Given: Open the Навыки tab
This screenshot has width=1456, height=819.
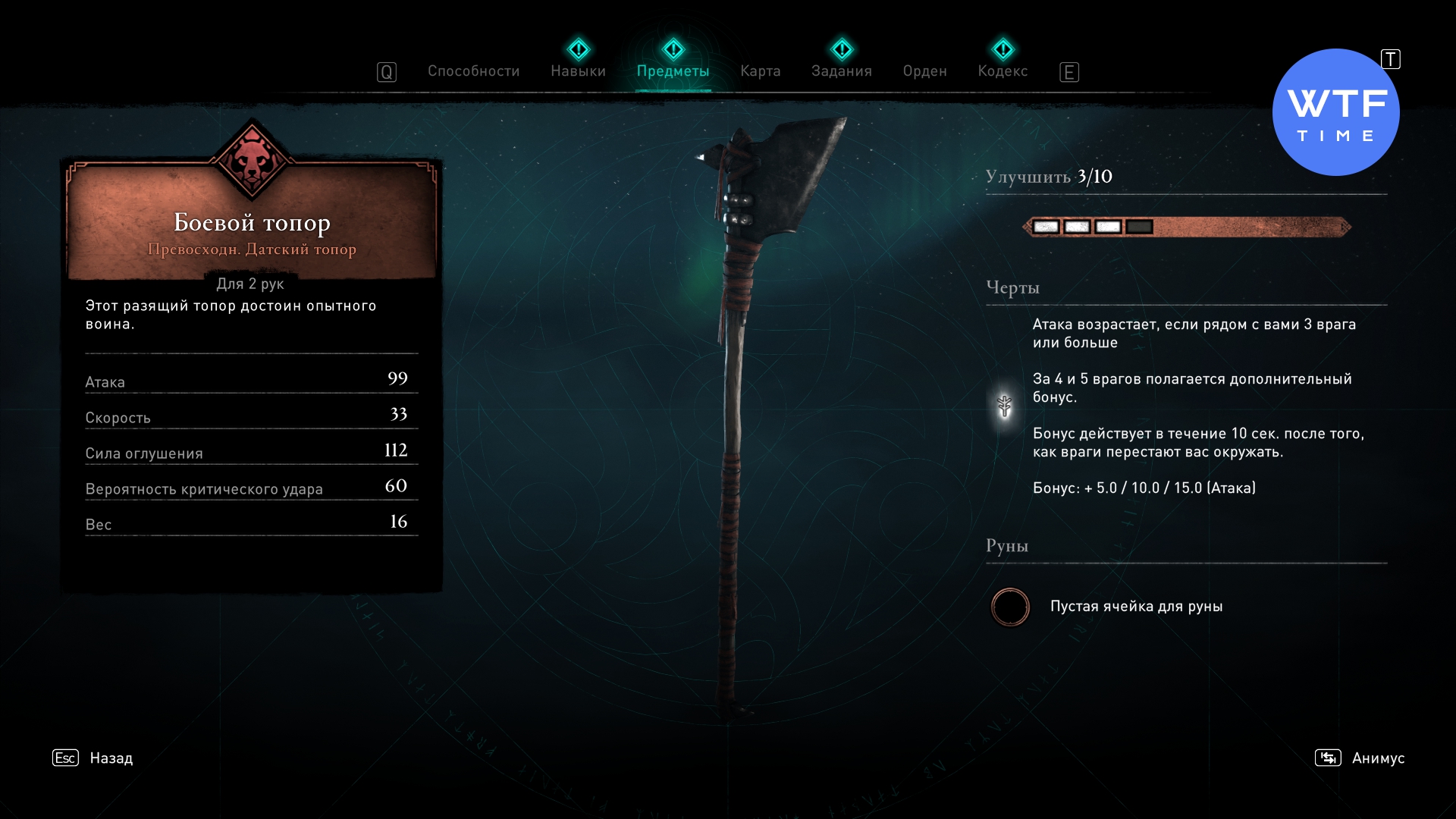Looking at the screenshot, I should (x=578, y=71).
